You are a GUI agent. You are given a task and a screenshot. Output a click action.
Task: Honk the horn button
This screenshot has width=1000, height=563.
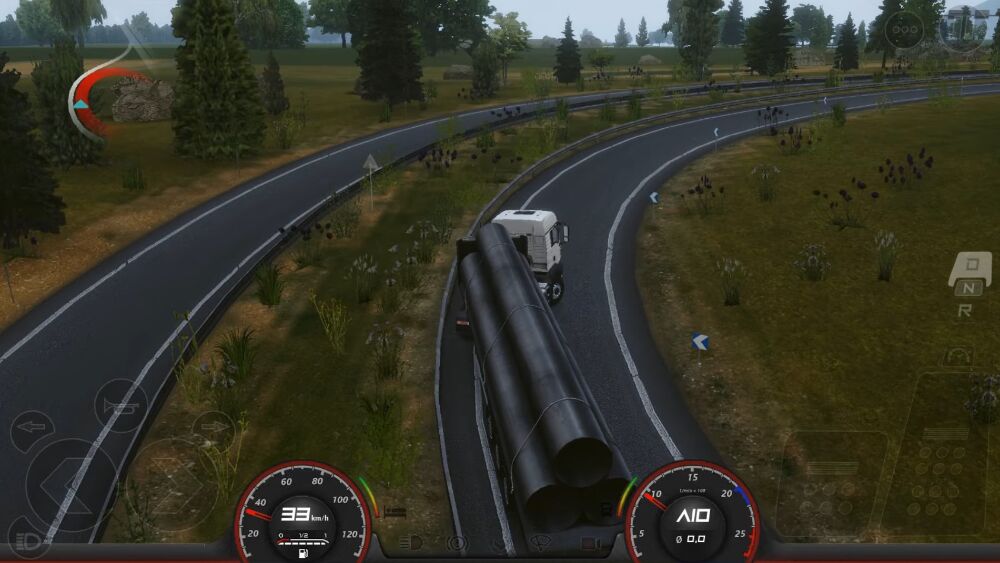(121, 405)
